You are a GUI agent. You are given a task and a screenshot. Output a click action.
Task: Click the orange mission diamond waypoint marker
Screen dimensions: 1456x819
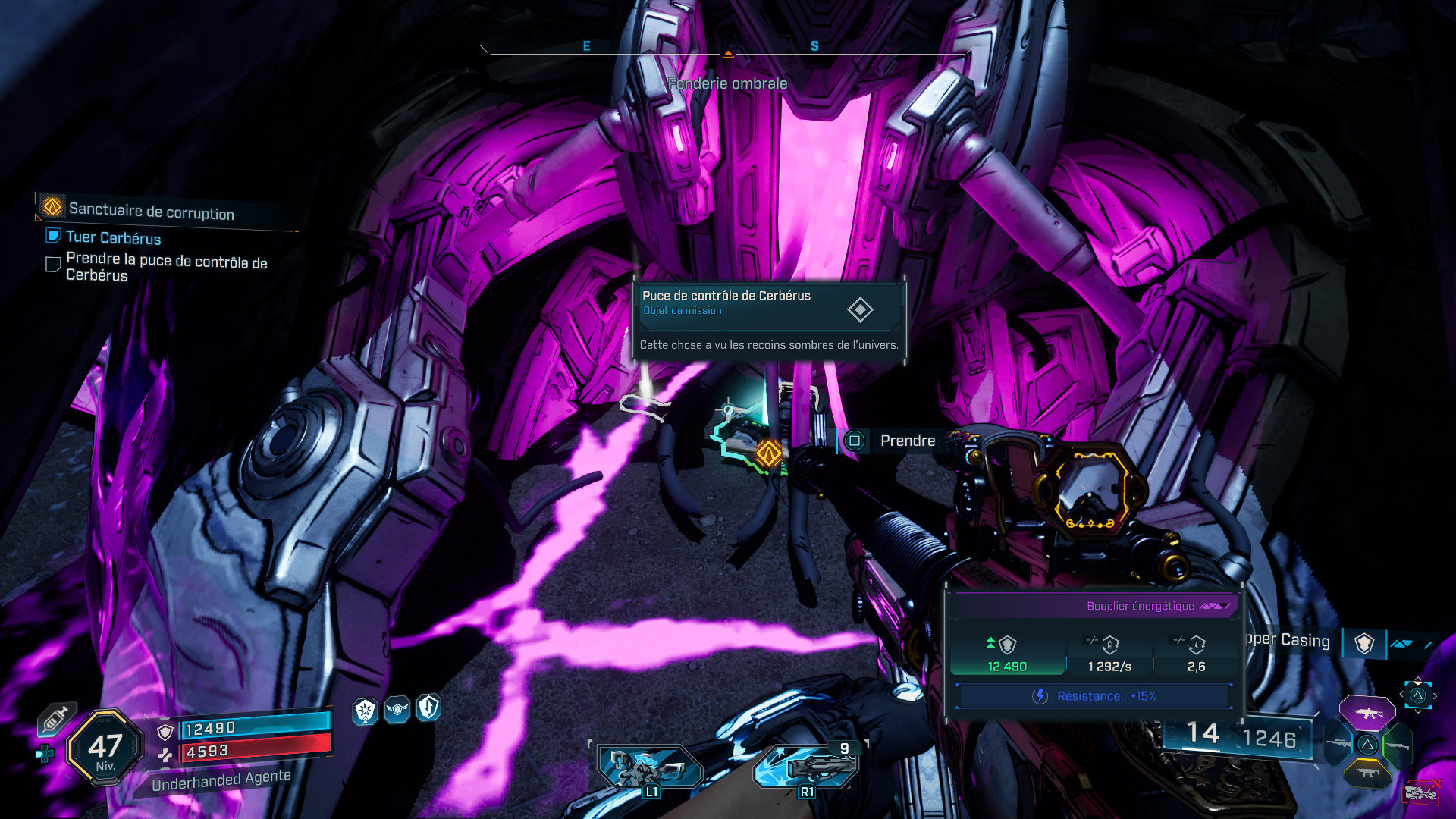(768, 454)
